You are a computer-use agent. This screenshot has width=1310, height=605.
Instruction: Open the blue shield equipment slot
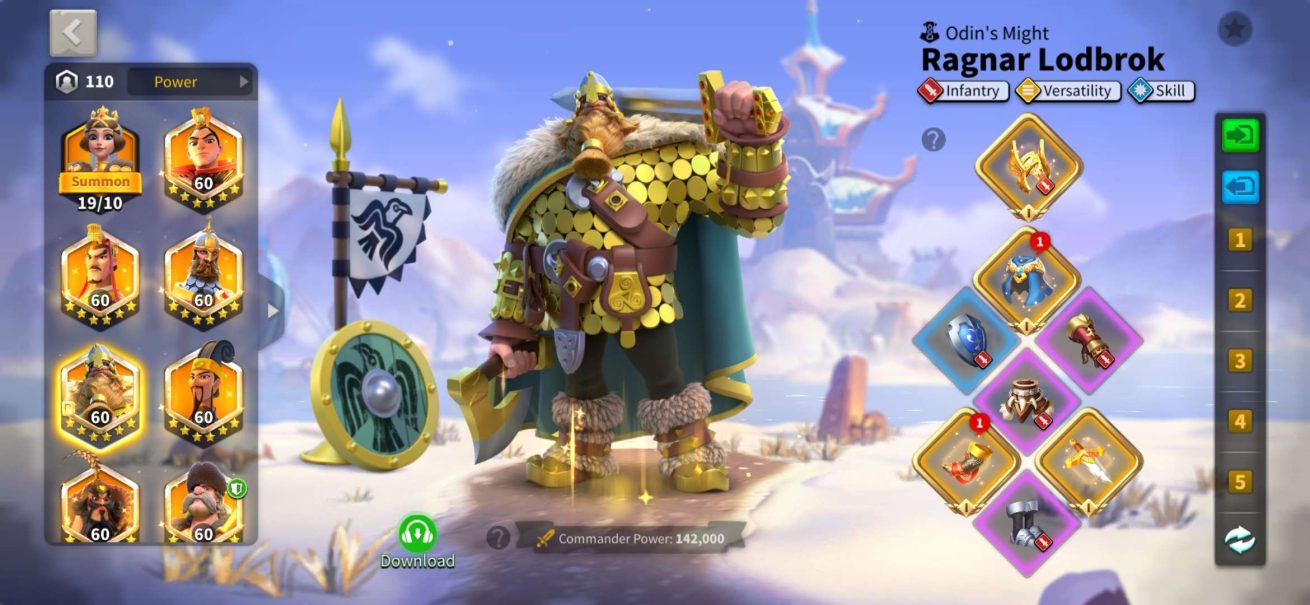coord(965,340)
